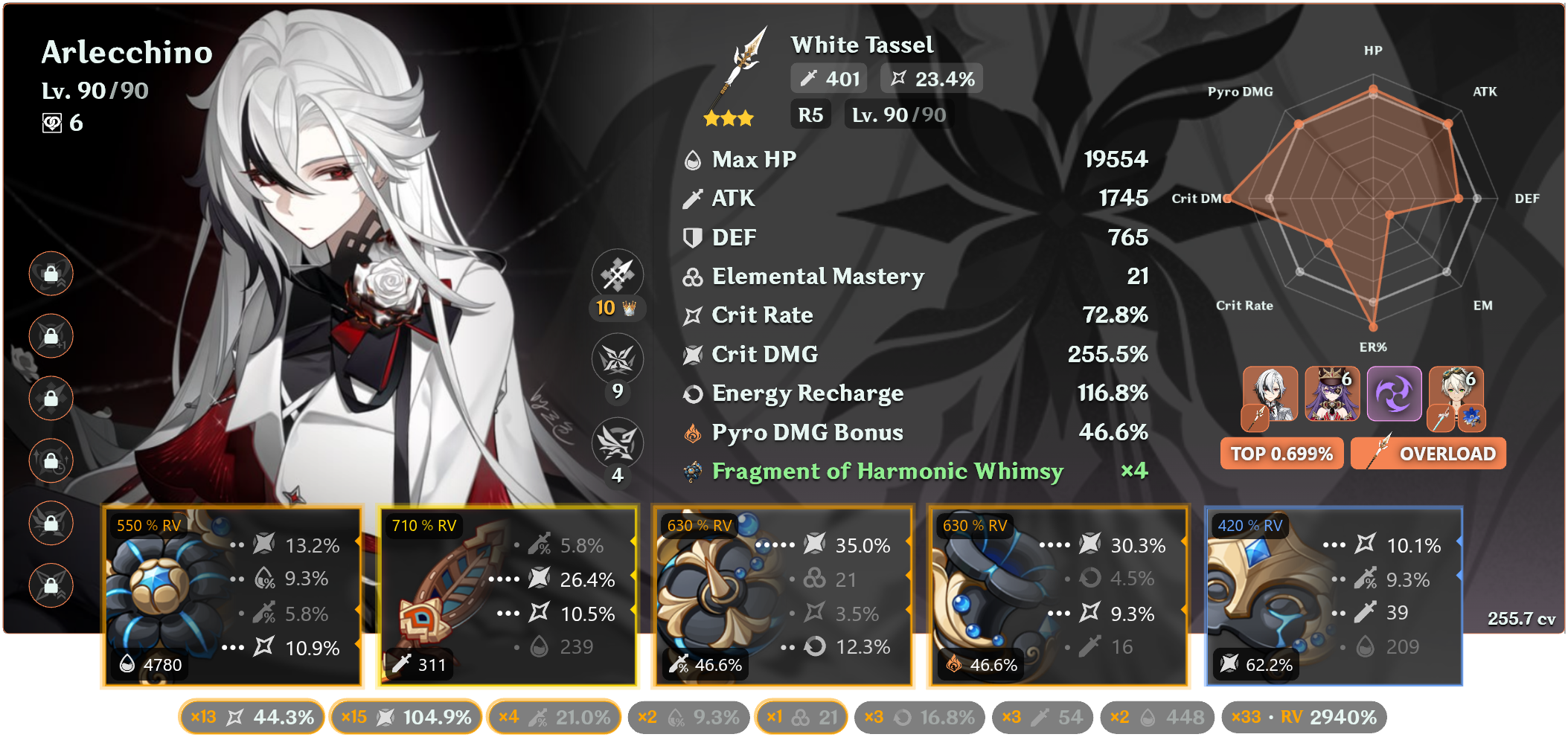Viewport: 1568px width, 740px height.
Task: Select the level 4 Elemental Burst talent icon
Action: 618,442
